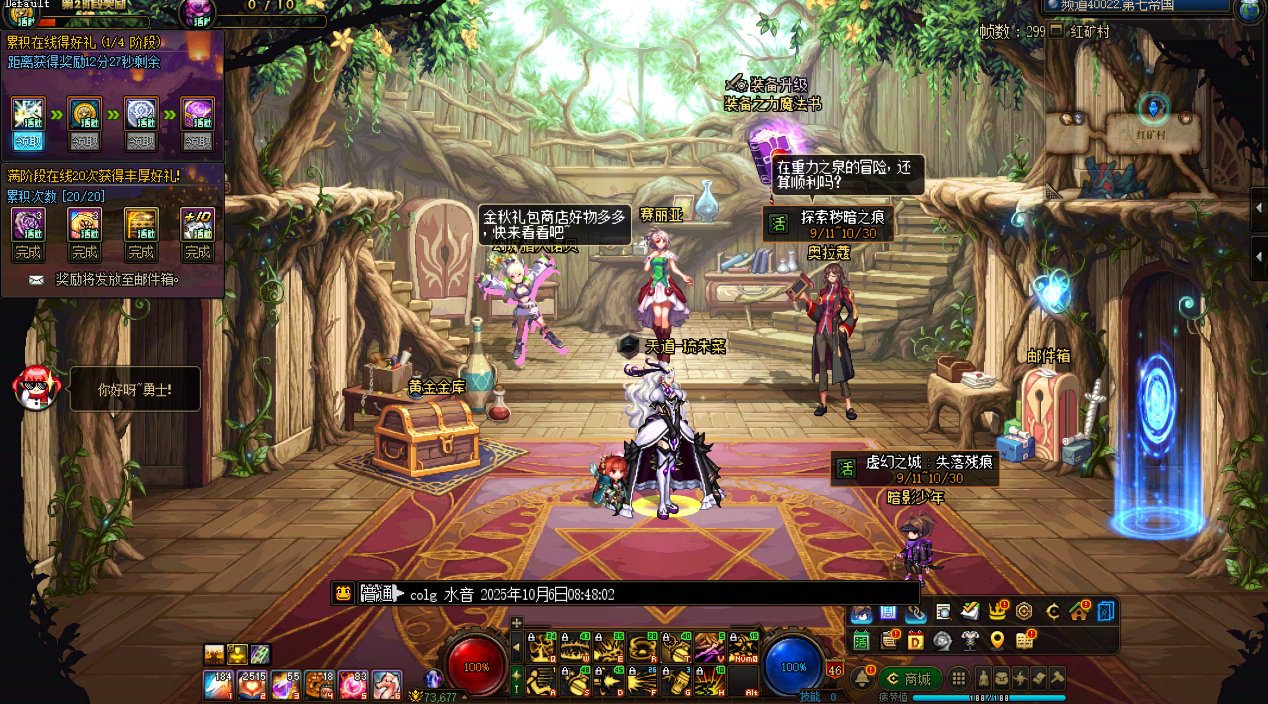Open the crown ranking icon
1268x704 pixels.
(x=997, y=611)
